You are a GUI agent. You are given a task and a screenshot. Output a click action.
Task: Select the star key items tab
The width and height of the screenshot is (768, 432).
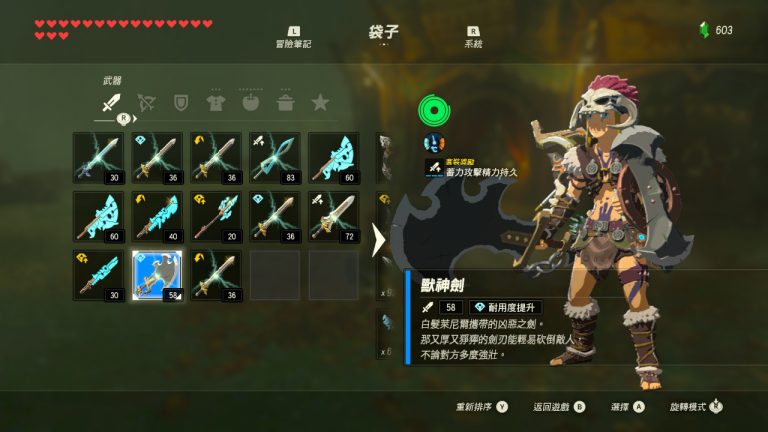pyautogui.click(x=320, y=101)
